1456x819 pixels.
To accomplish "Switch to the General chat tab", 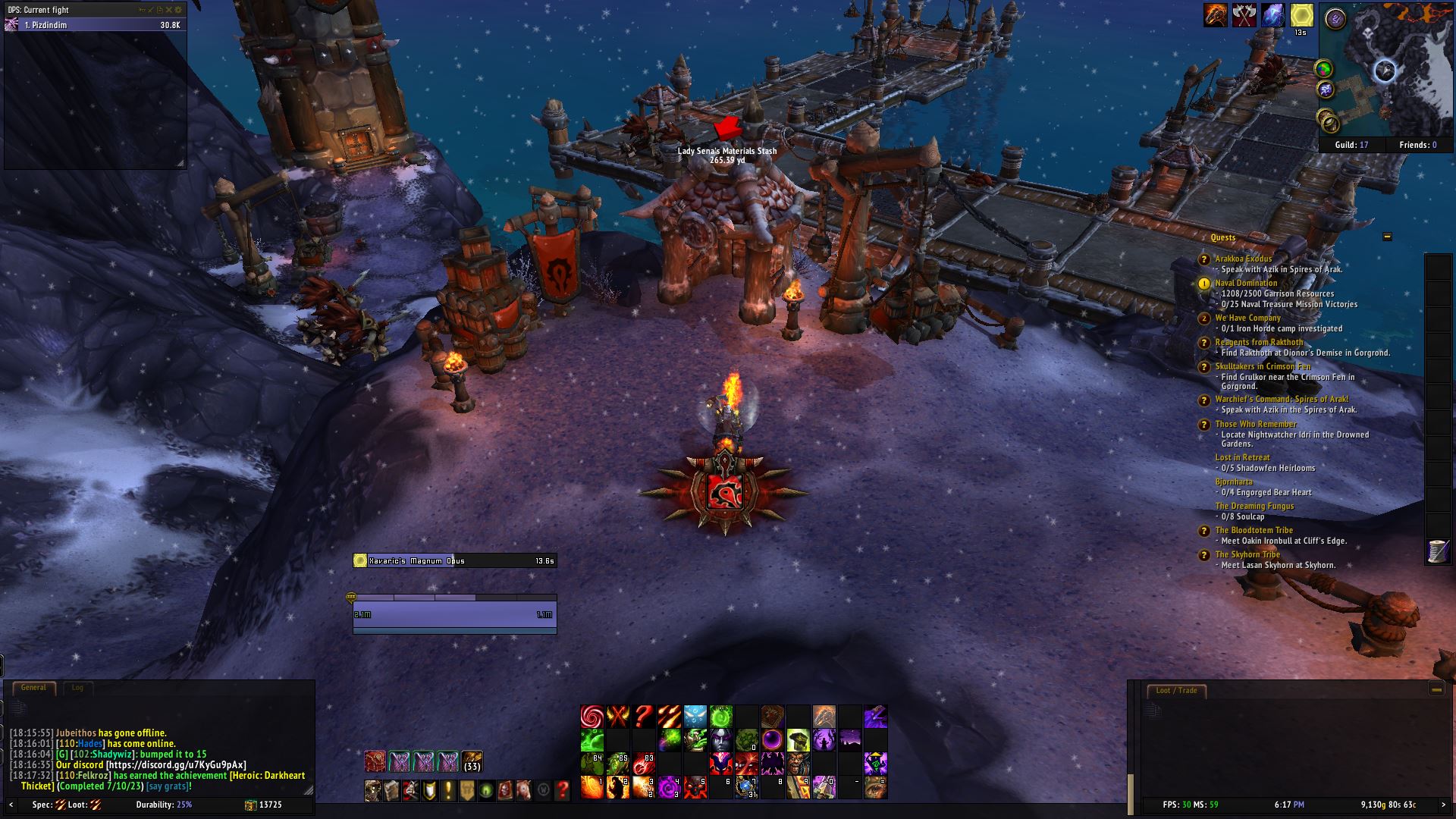I will click(x=33, y=688).
